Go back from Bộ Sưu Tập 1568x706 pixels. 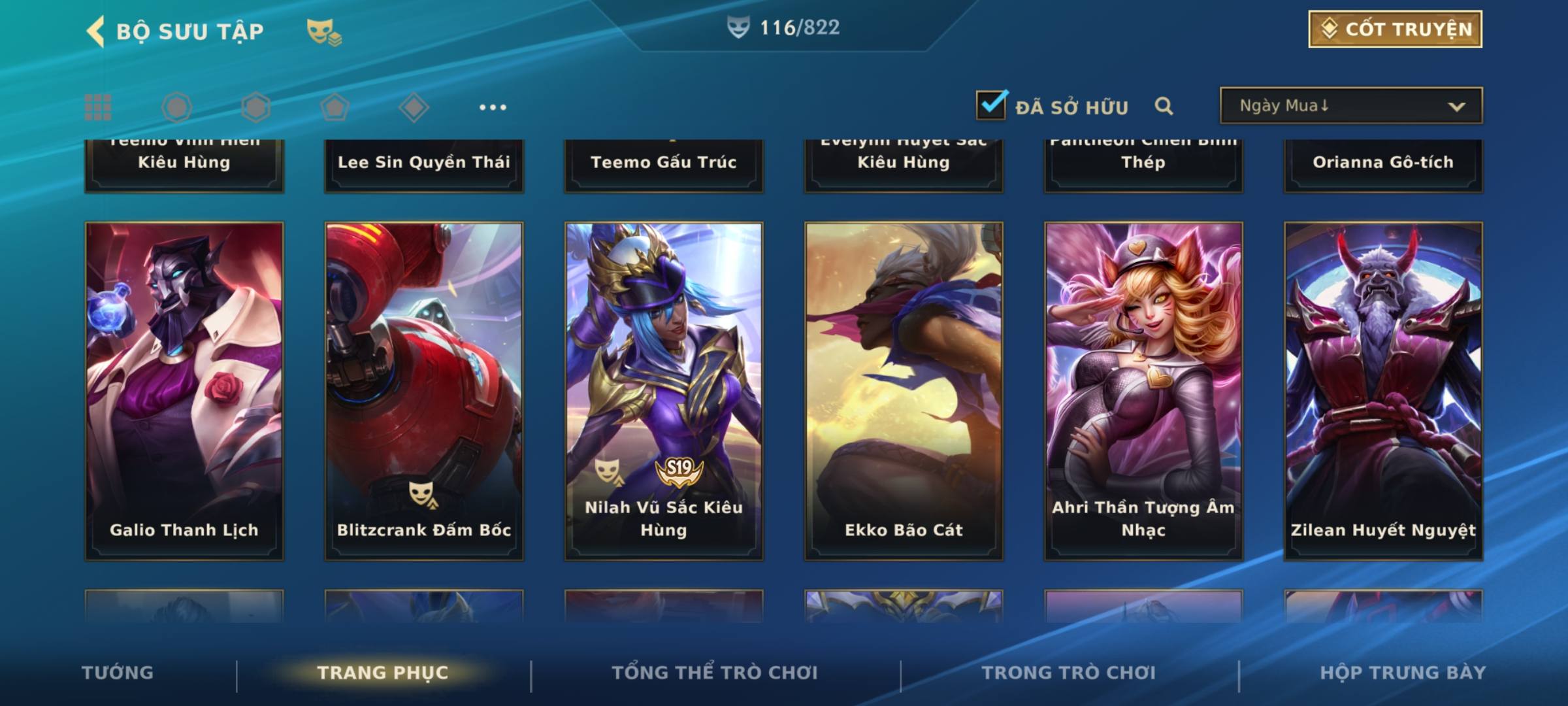click(95, 31)
